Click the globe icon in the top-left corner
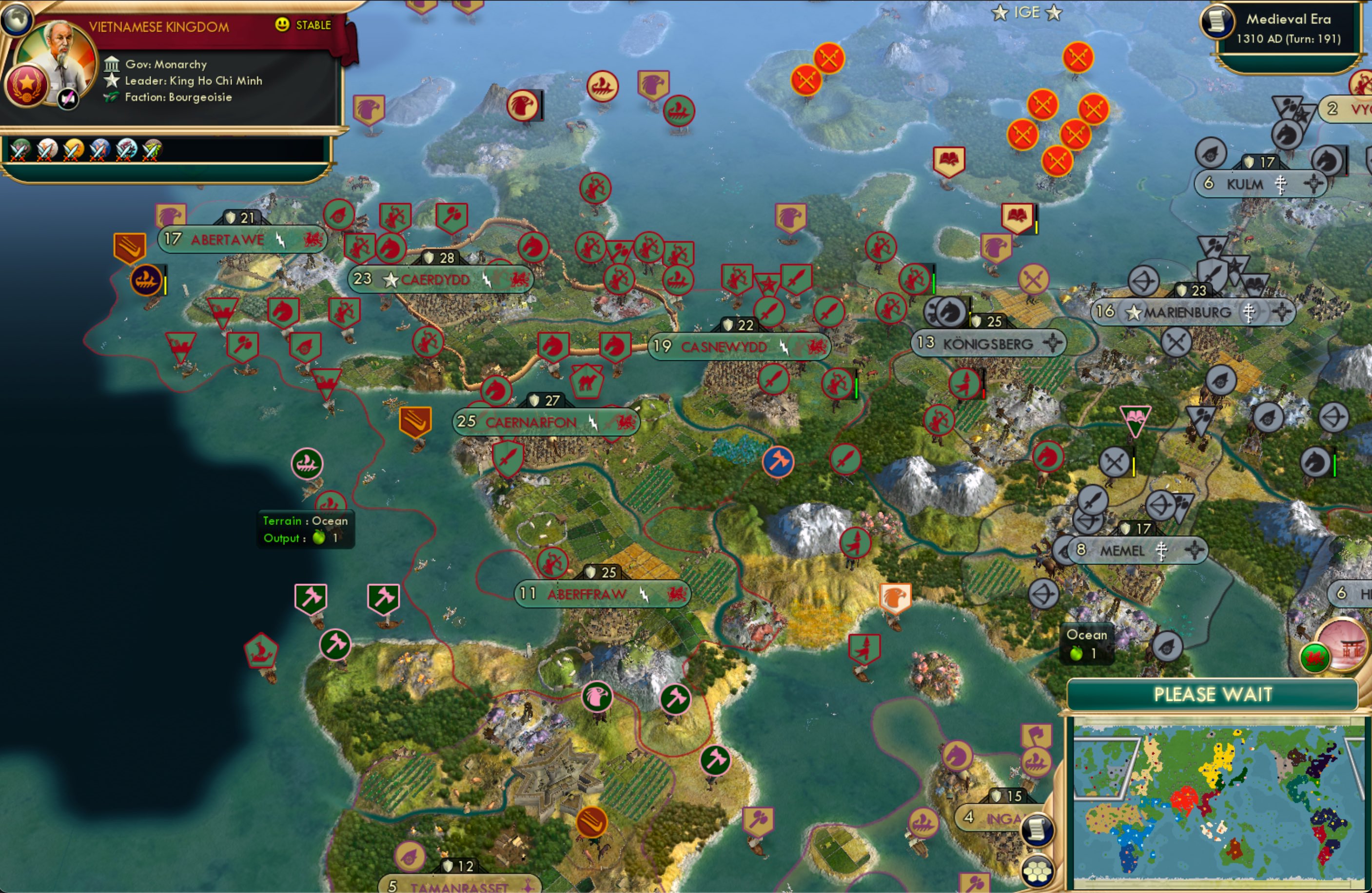 pos(17,19)
